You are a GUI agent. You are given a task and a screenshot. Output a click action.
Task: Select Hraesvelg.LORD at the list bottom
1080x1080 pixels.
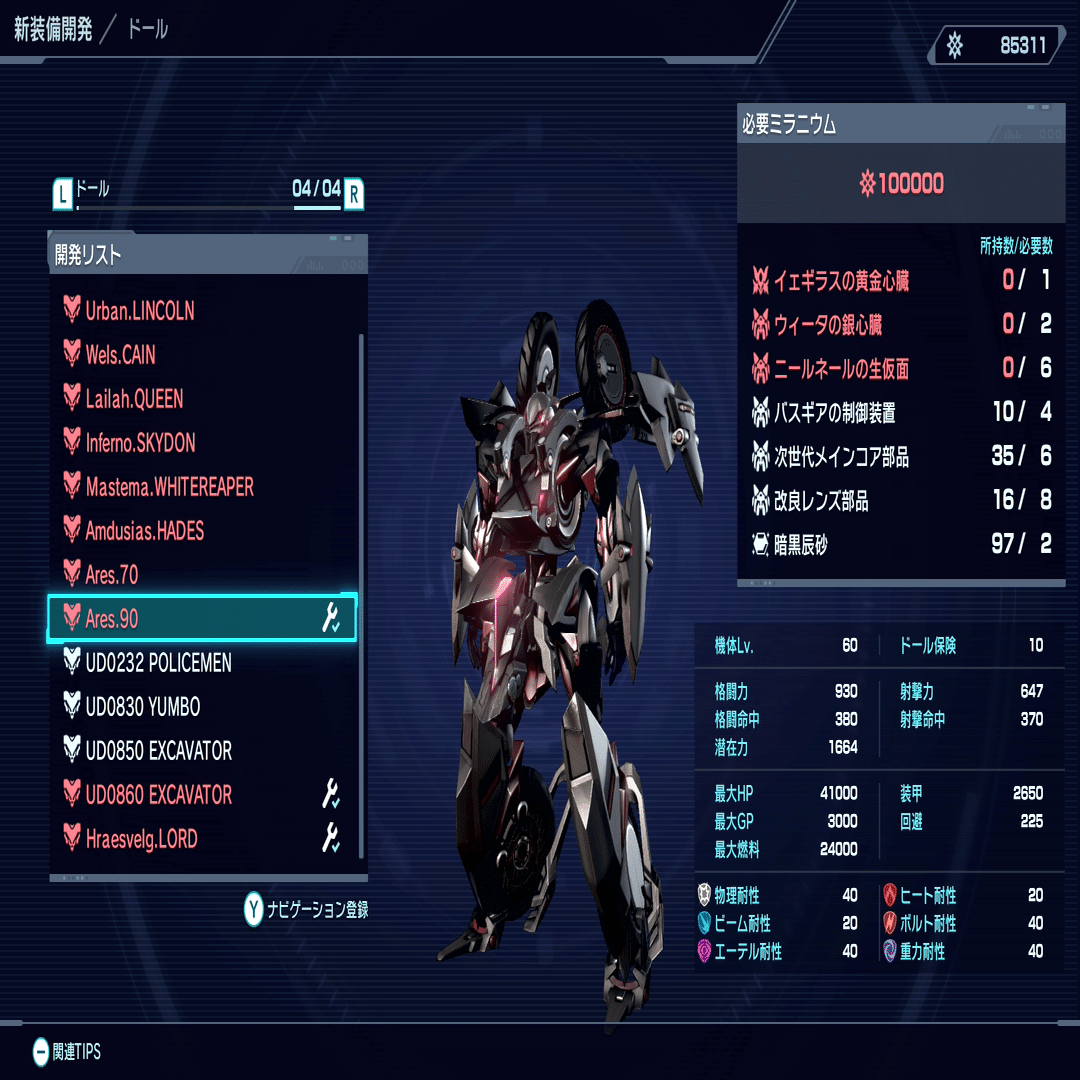[x=141, y=839]
